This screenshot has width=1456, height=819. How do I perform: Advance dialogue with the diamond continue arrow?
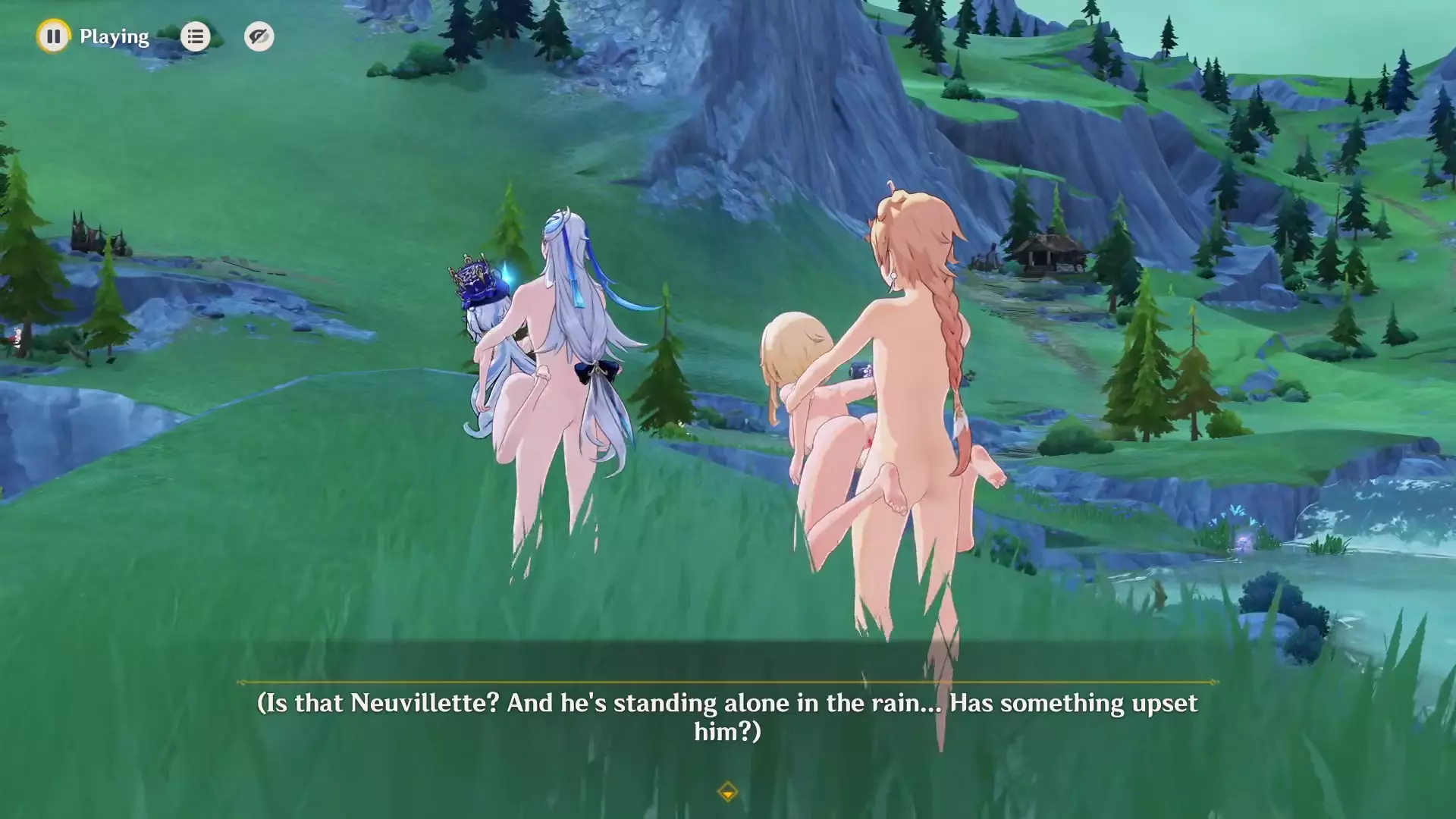pyautogui.click(x=727, y=792)
